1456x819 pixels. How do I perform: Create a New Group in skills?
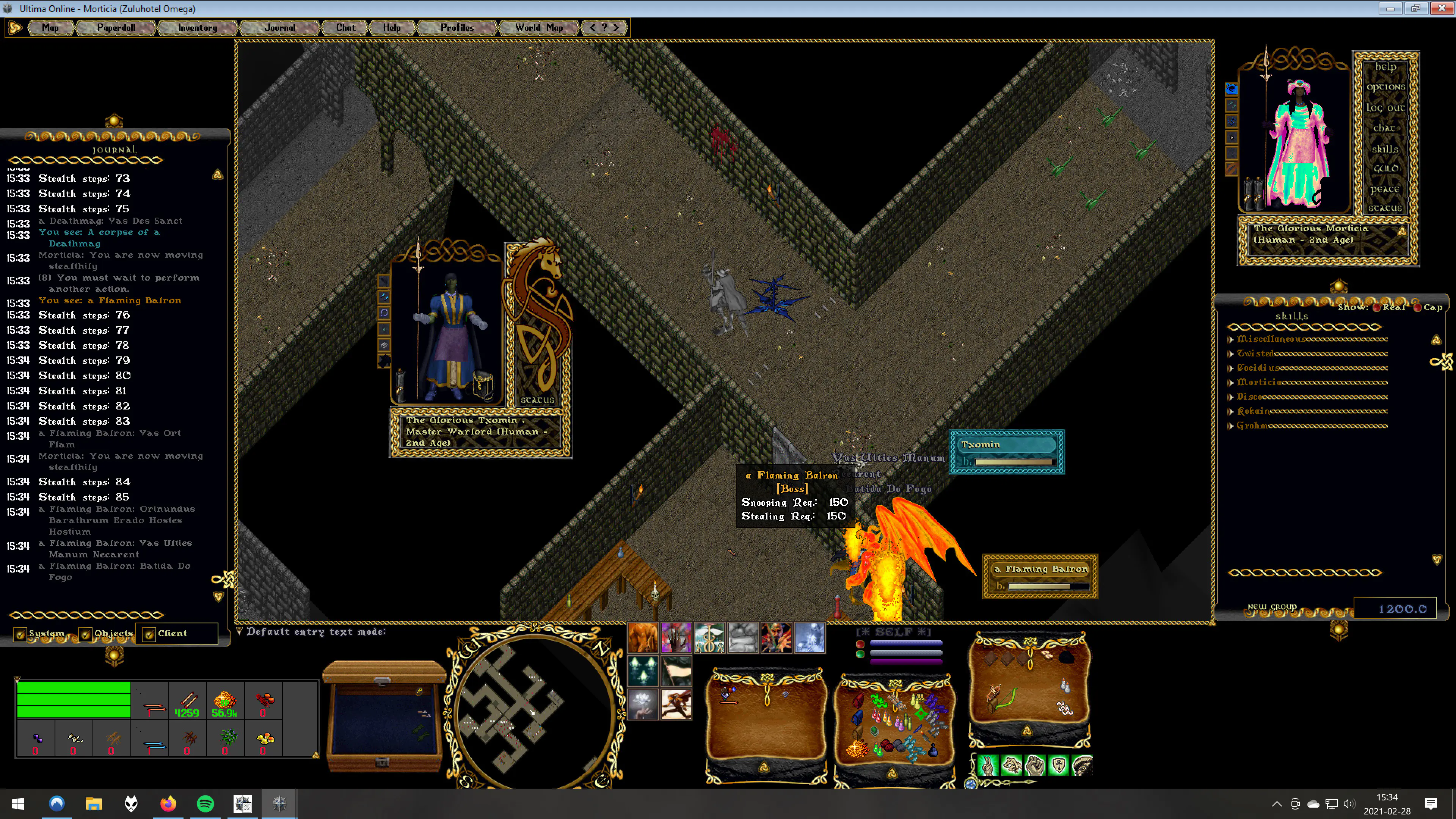[1272, 607]
